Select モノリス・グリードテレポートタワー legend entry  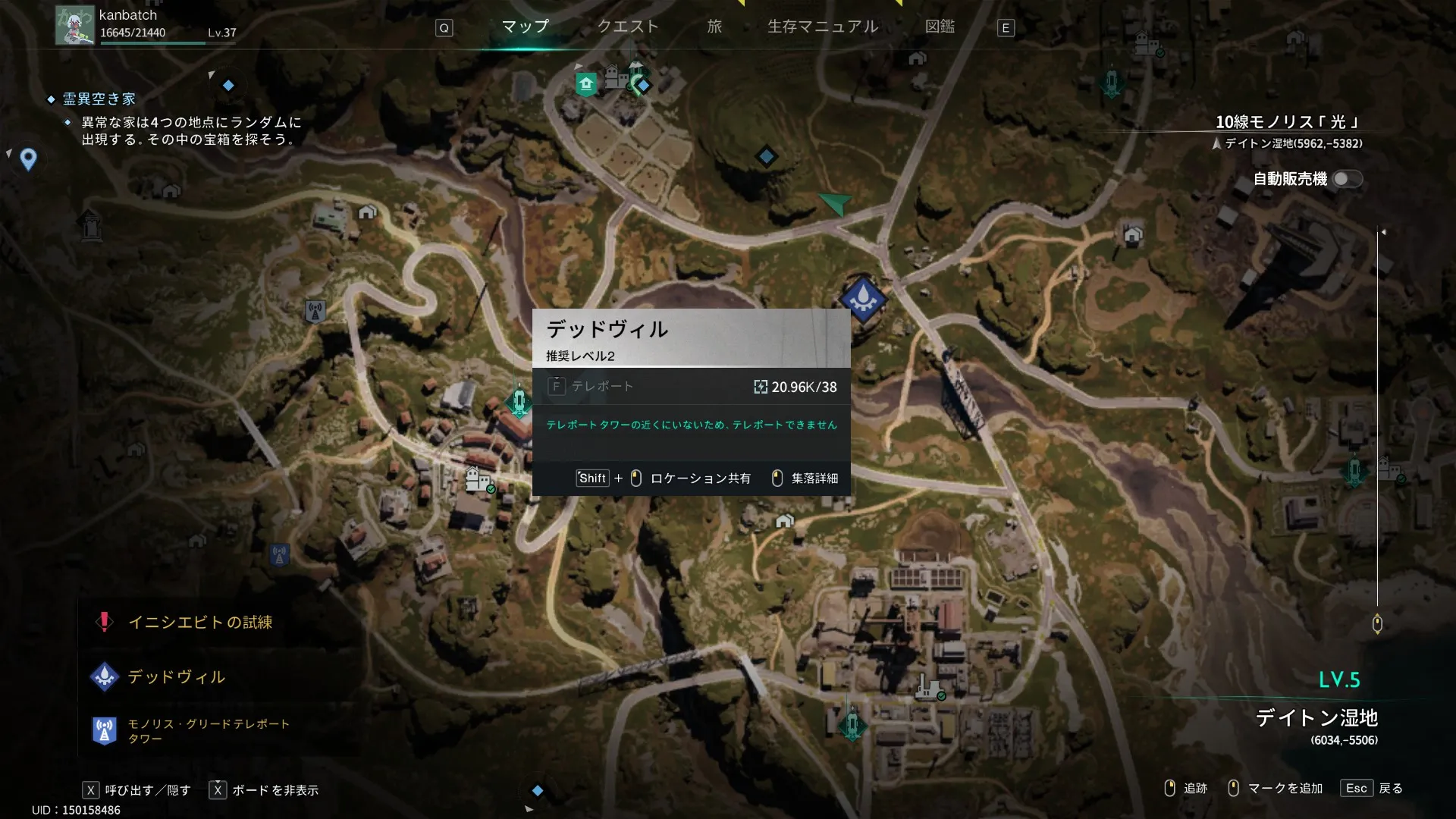[208, 731]
